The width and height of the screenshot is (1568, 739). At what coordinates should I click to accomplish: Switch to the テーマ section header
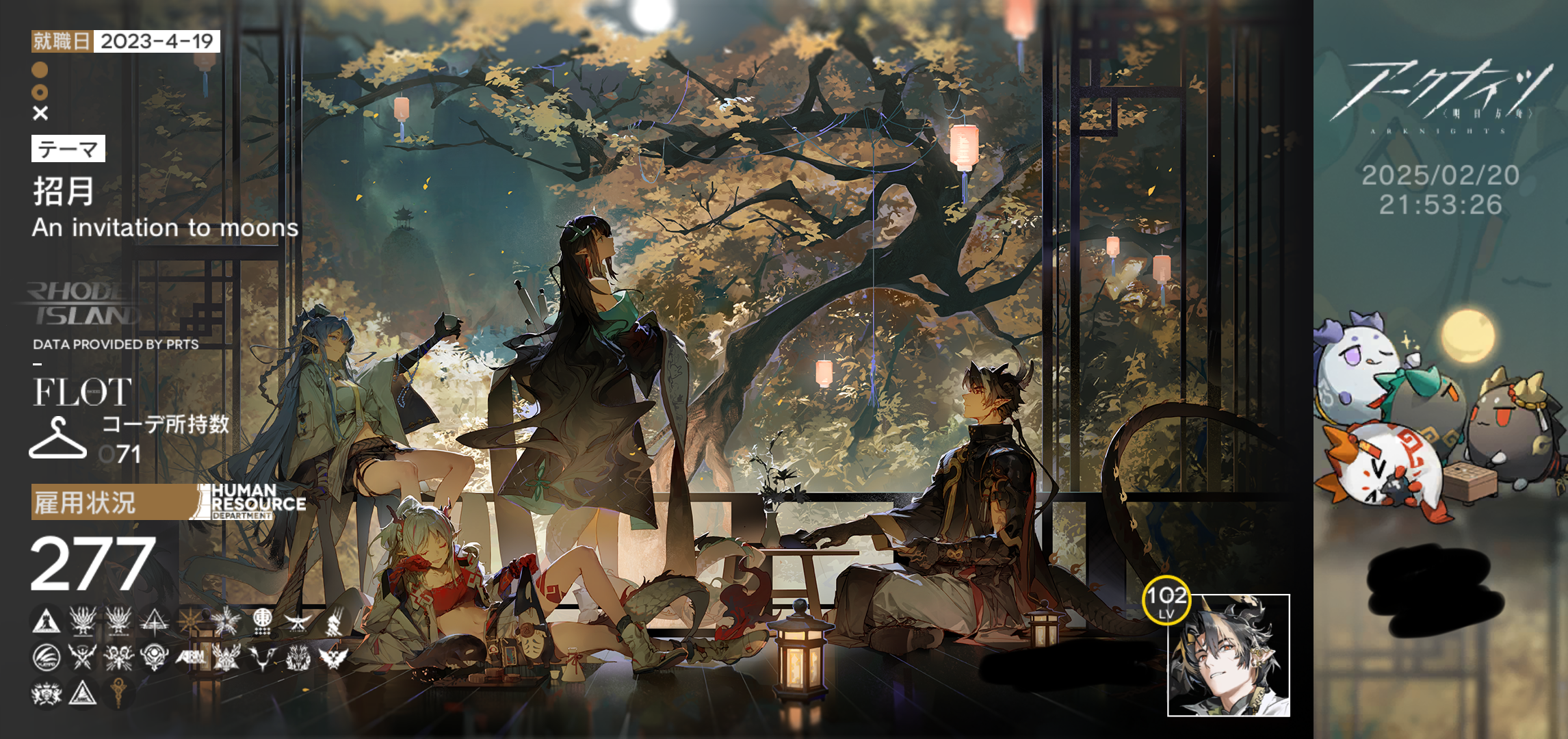68,147
